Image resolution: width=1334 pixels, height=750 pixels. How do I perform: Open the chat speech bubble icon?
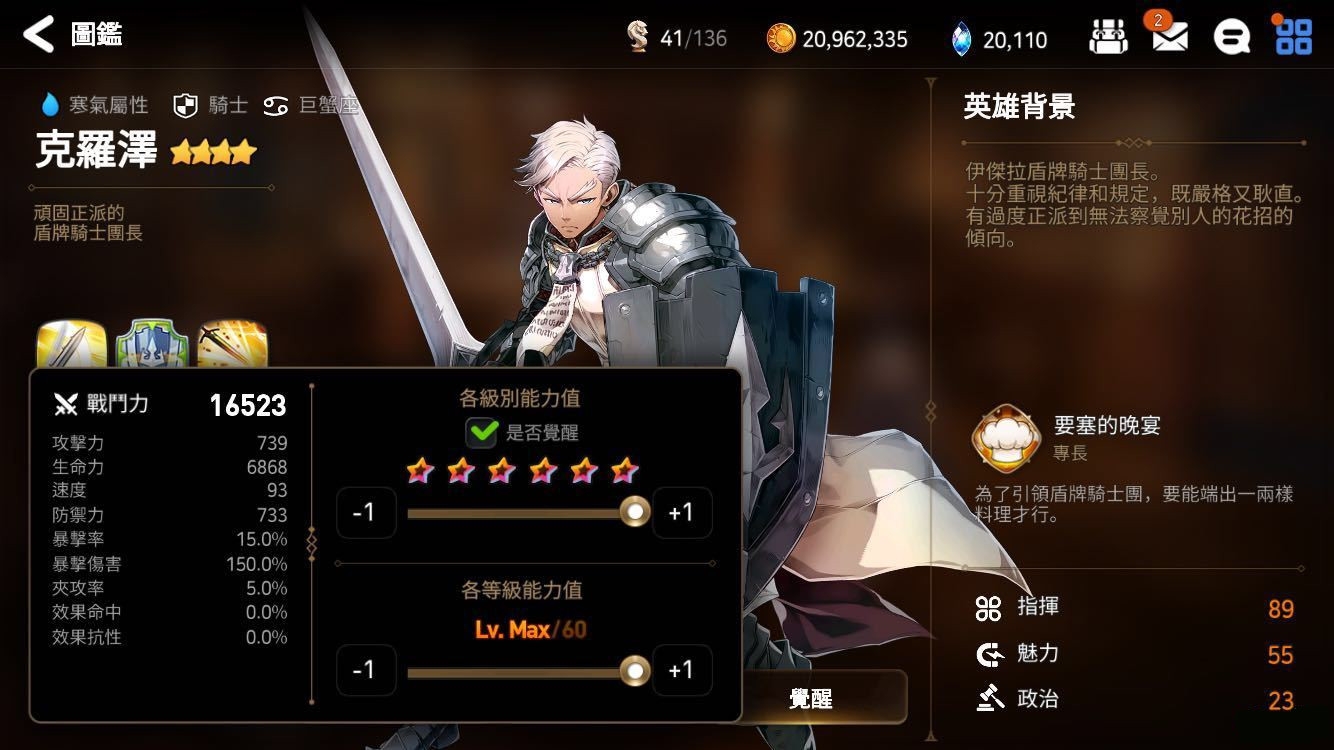pyautogui.click(x=1231, y=38)
